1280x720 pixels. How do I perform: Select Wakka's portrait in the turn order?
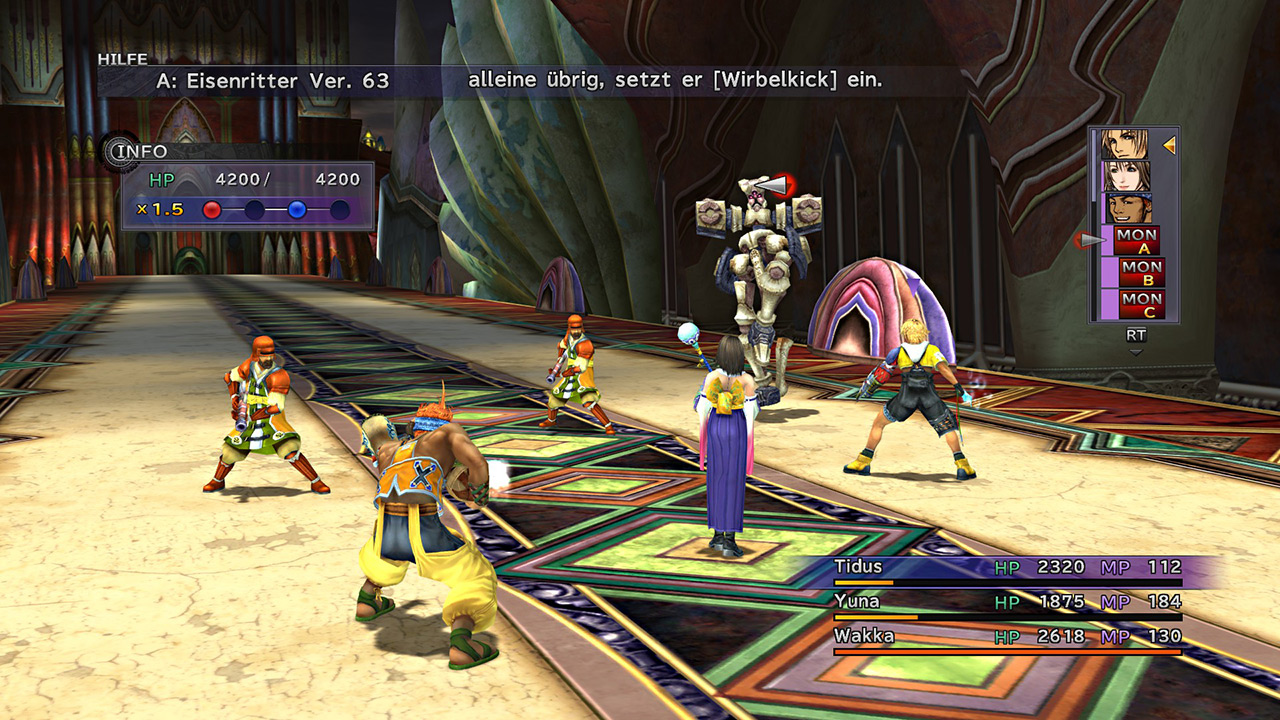(1126, 208)
